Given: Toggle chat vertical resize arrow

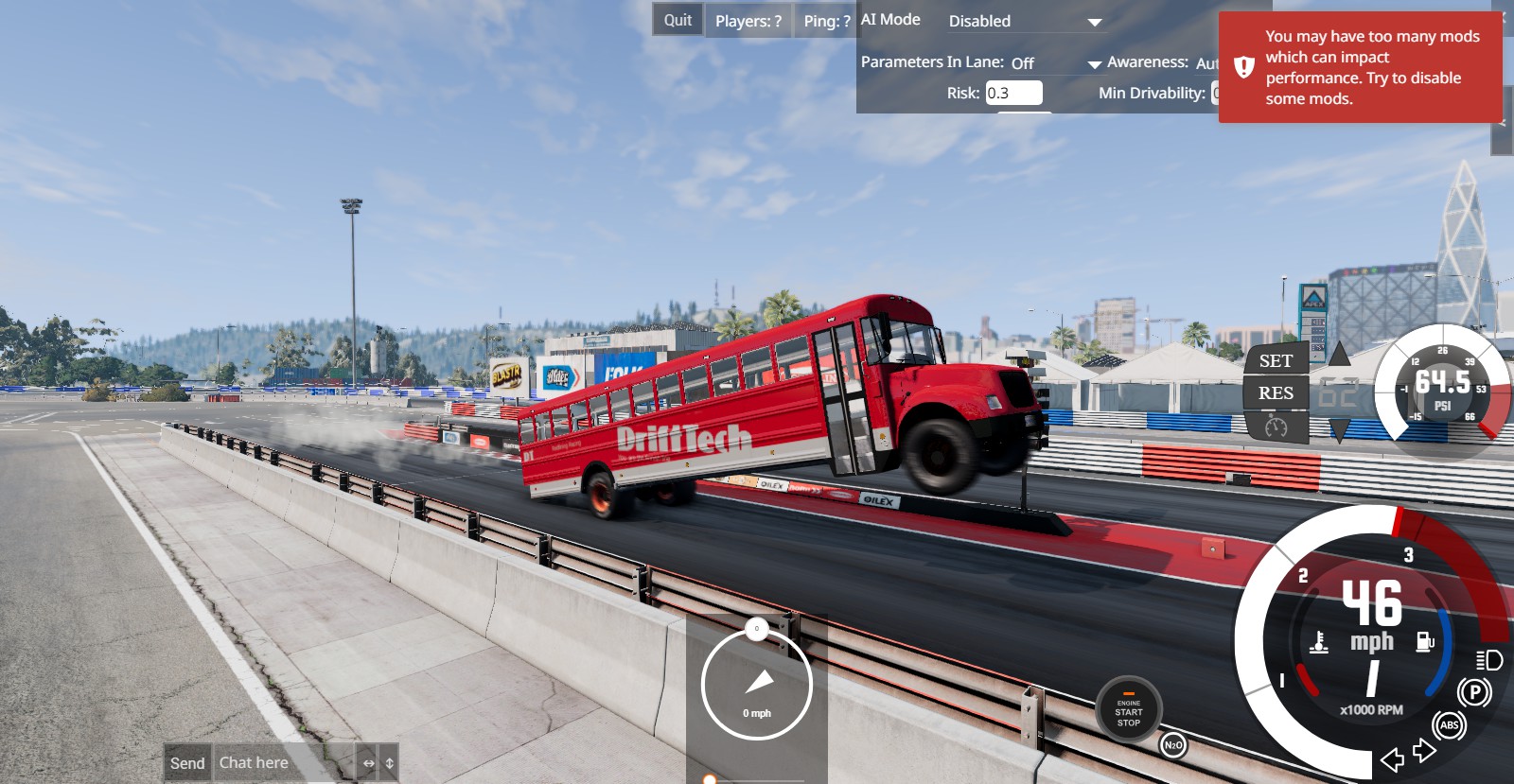Looking at the screenshot, I should 389,763.
